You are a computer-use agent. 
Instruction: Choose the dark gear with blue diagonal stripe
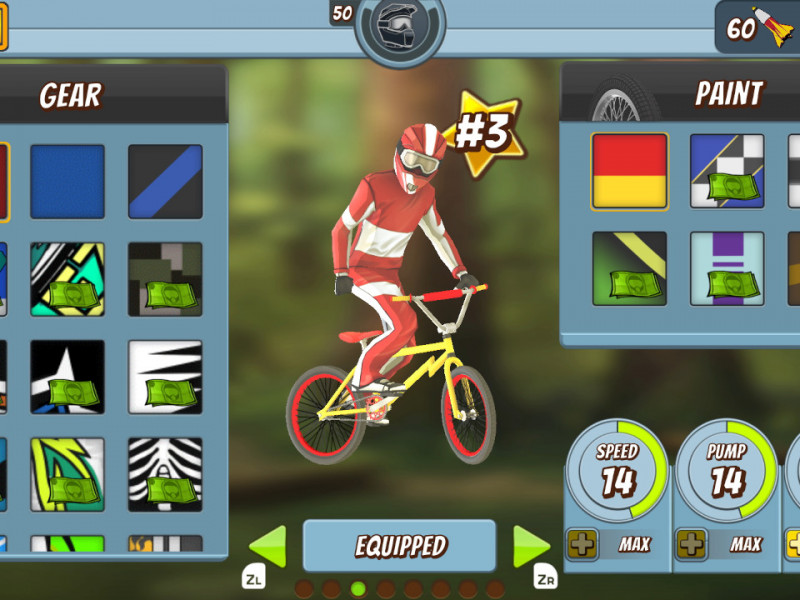tap(165, 181)
